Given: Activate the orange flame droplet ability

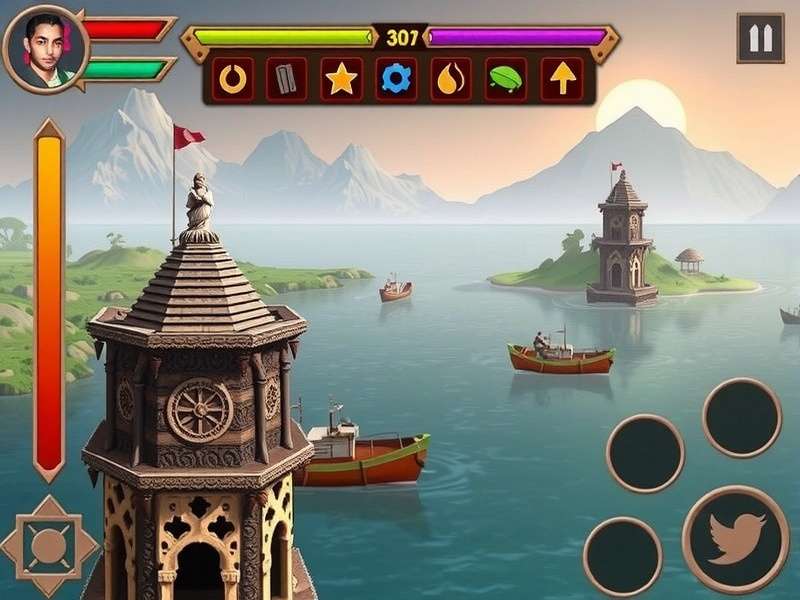Looking at the screenshot, I should tap(451, 79).
